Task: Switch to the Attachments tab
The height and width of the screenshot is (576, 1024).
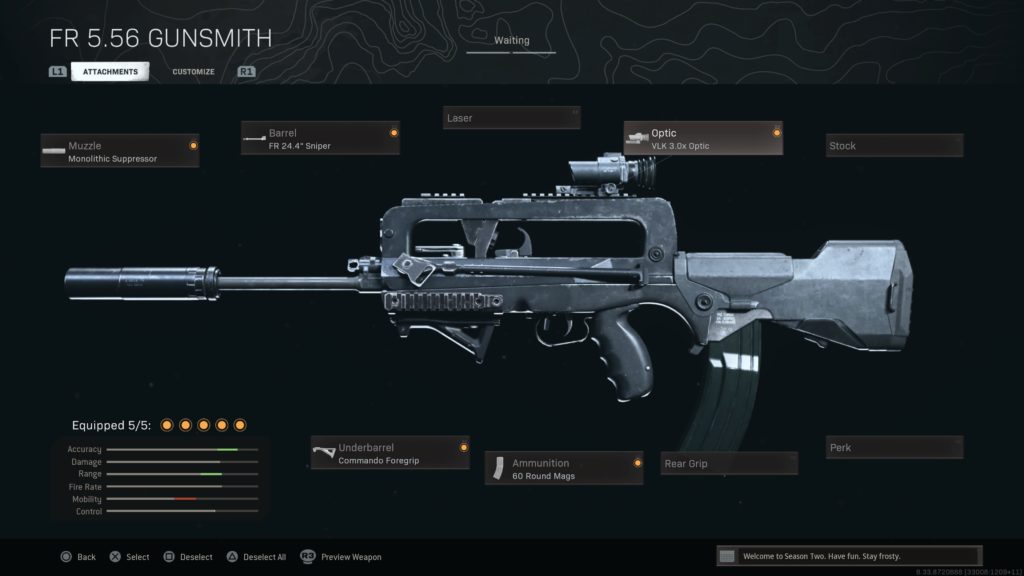Action: pos(110,72)
